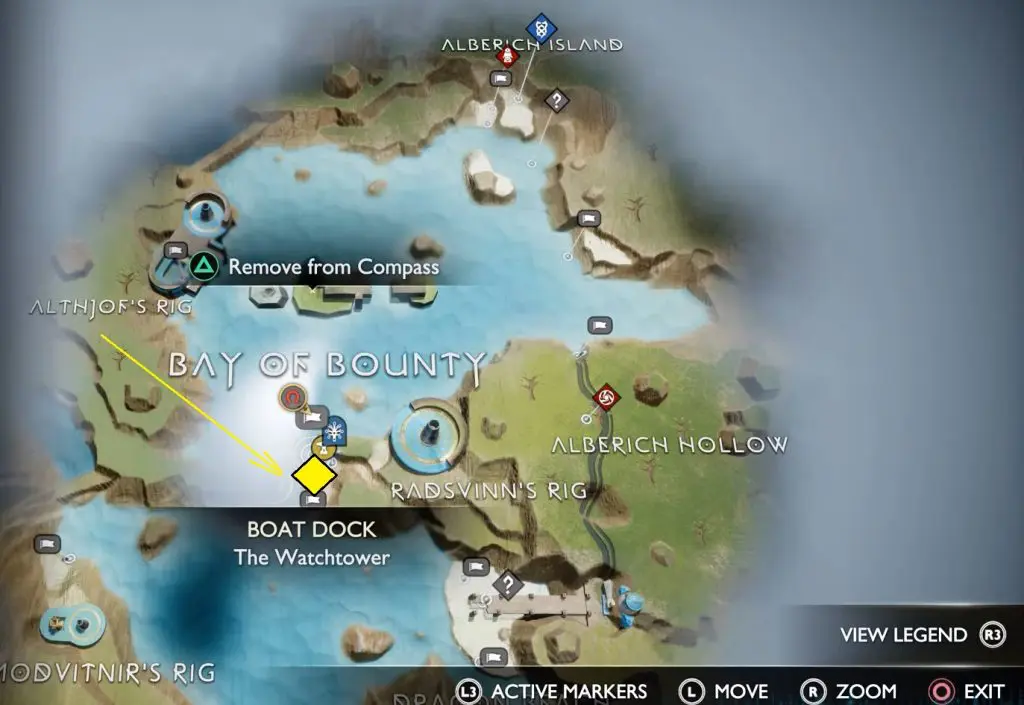
Task: Select the red diamond marker under Alberich Island label
Action: click(508, 56)
